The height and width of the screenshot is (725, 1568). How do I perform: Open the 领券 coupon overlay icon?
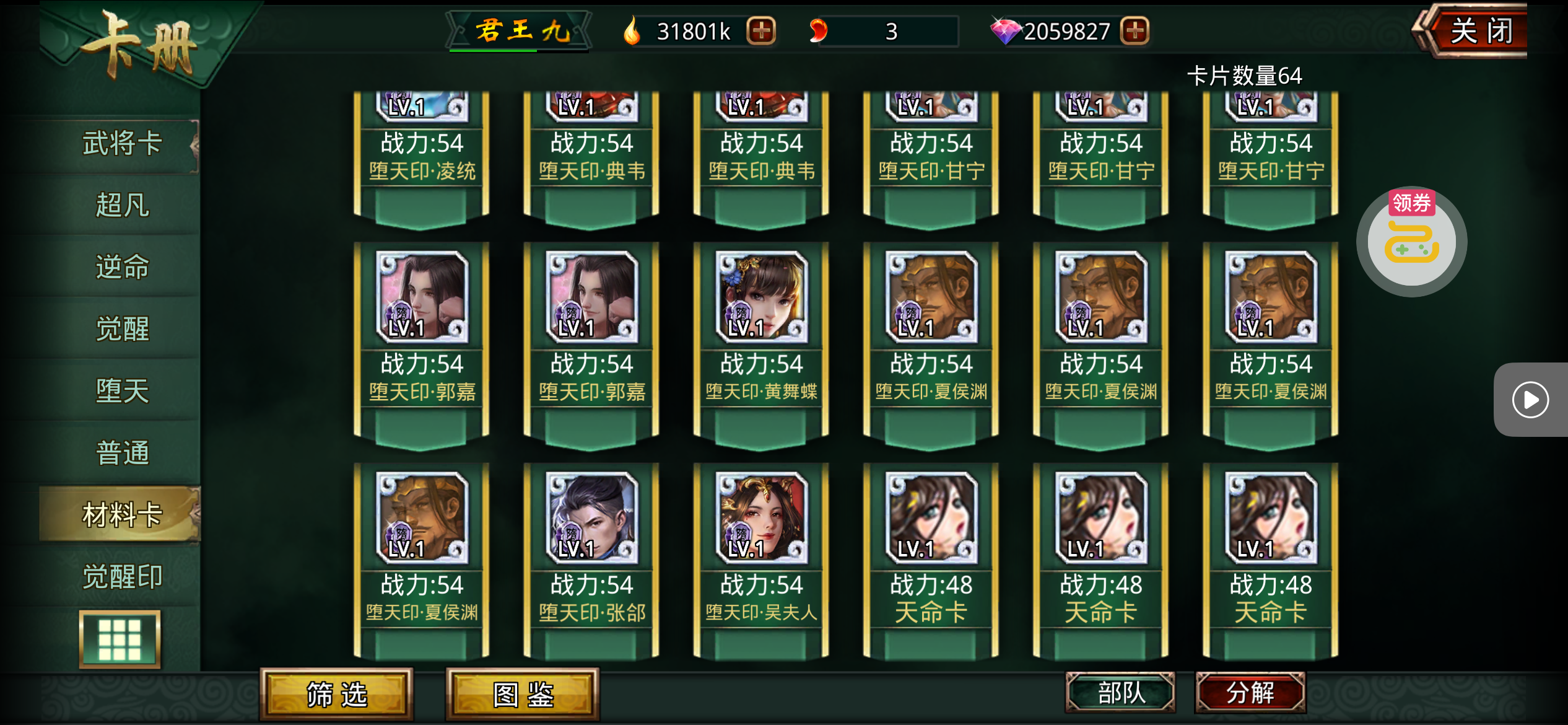click(1411, 242)
